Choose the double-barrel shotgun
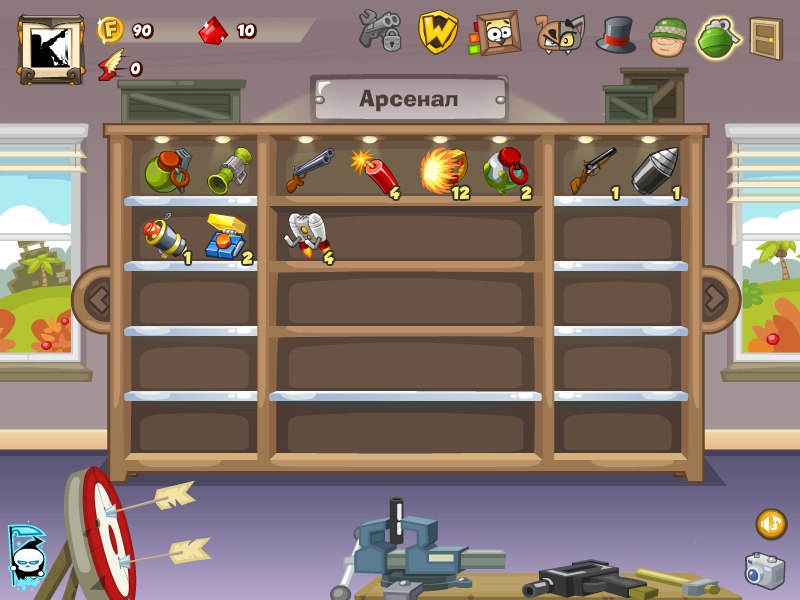 [x=310, y=170]
